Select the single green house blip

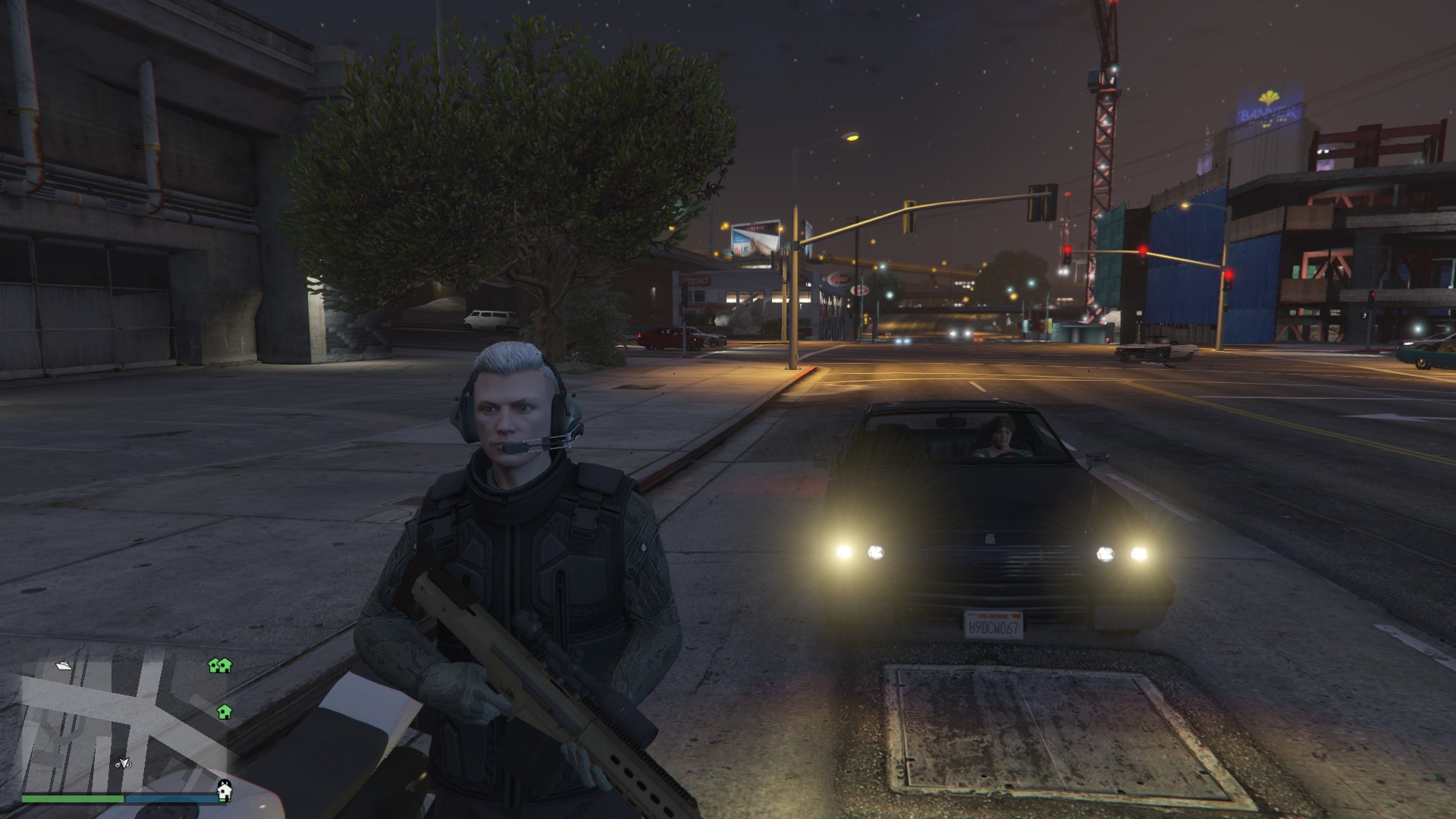tap(224, 711)
